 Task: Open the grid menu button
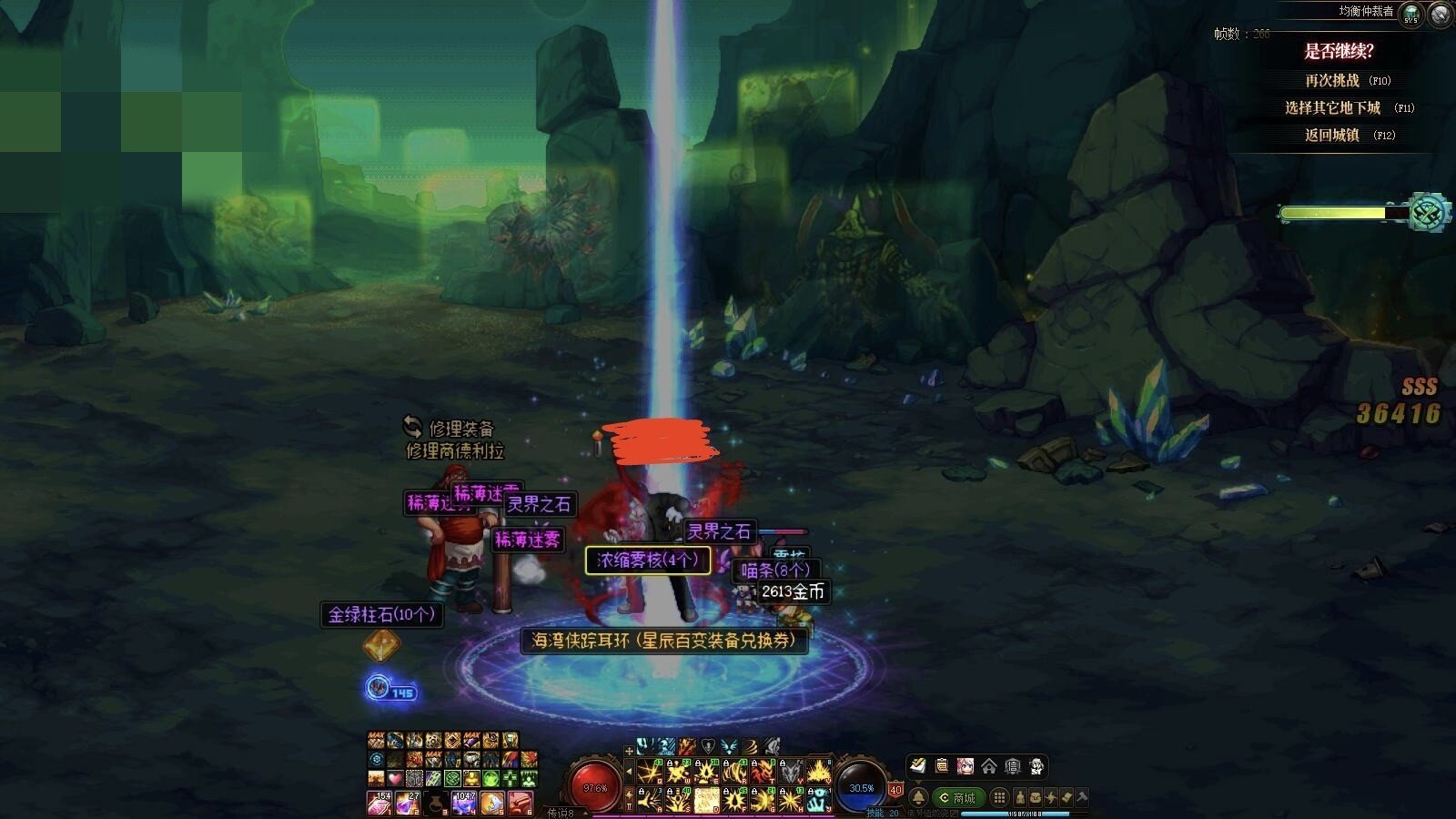(999, 798)
